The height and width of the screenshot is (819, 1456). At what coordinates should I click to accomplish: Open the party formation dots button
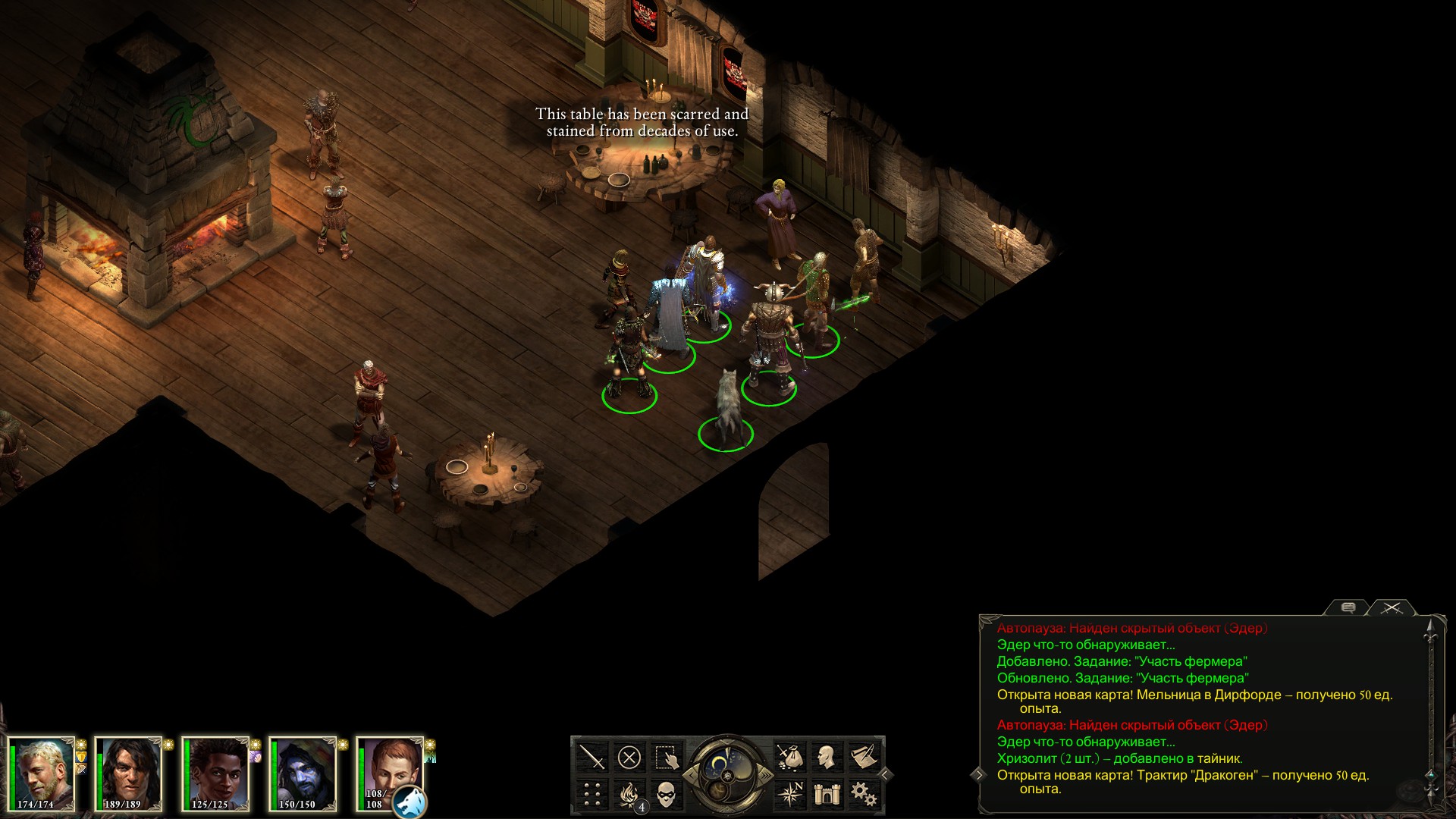tap(591, 794)
